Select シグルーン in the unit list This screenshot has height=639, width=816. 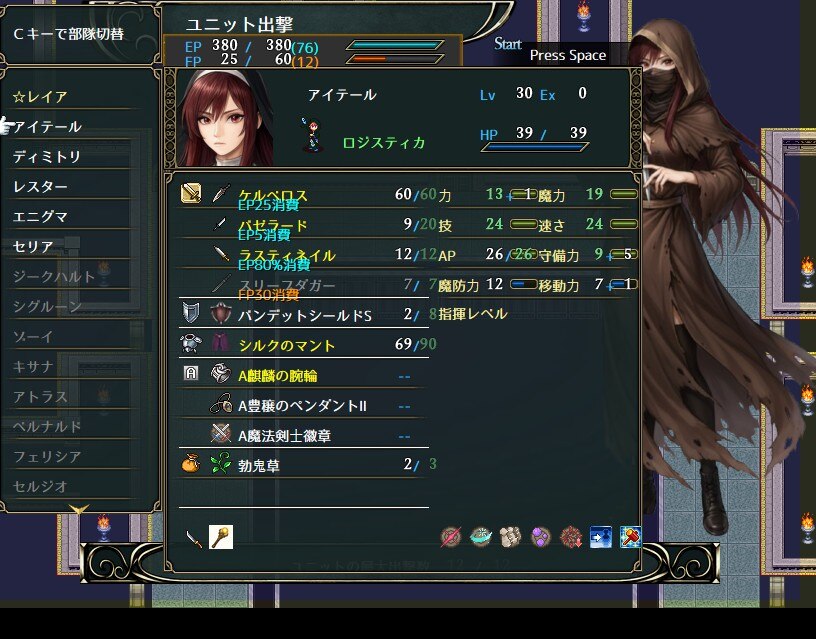coord(47,306)
